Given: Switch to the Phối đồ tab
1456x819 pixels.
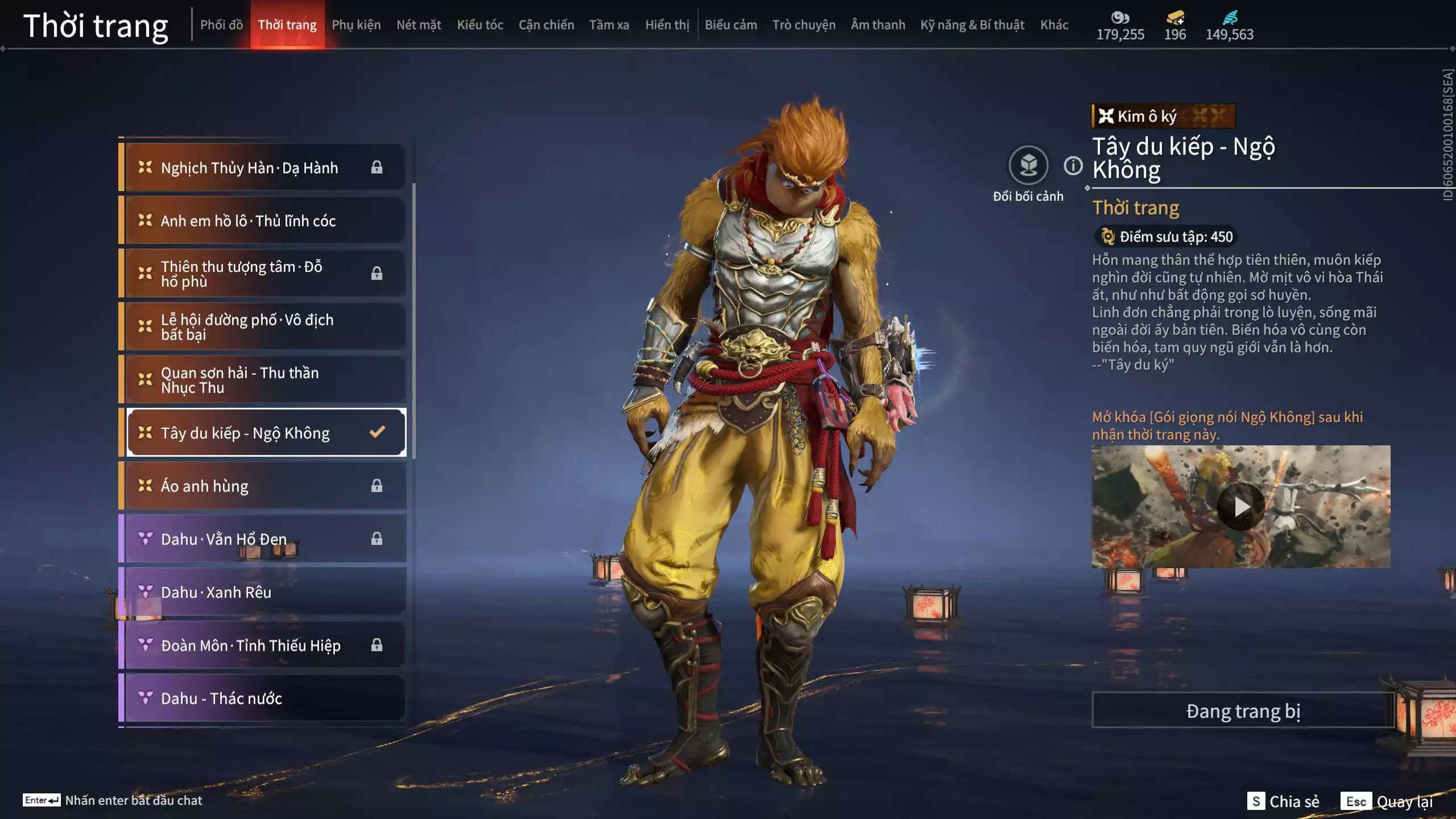Looking at the screenshot, I should click(x=221, y=25).
